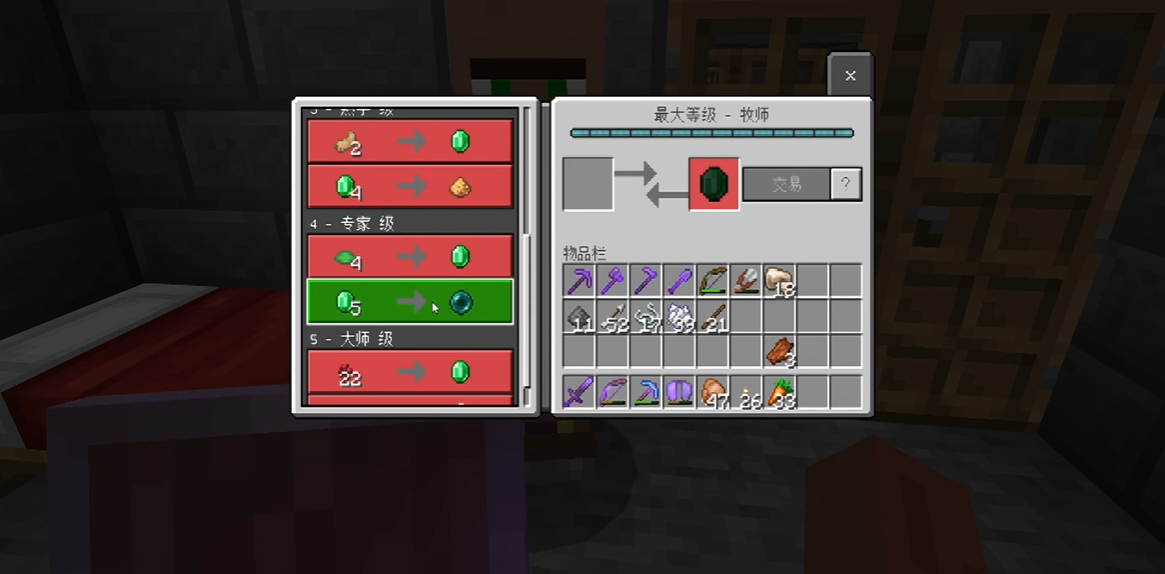Select the stack of 17 string
The width and height of the screenshot is (1165, 574).
click(x=646, y=316)
